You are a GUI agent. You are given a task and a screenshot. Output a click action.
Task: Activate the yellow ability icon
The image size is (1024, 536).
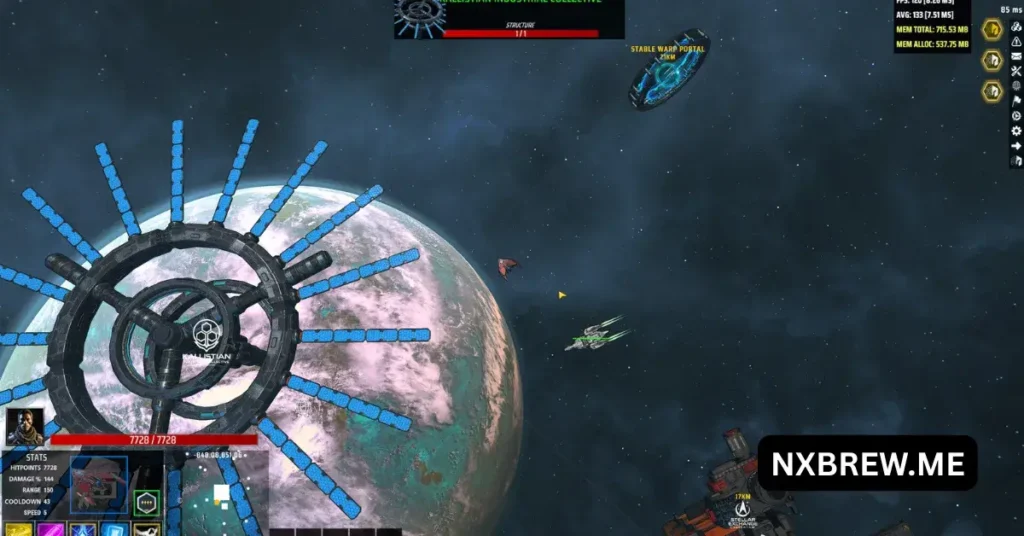click(17, 530)
